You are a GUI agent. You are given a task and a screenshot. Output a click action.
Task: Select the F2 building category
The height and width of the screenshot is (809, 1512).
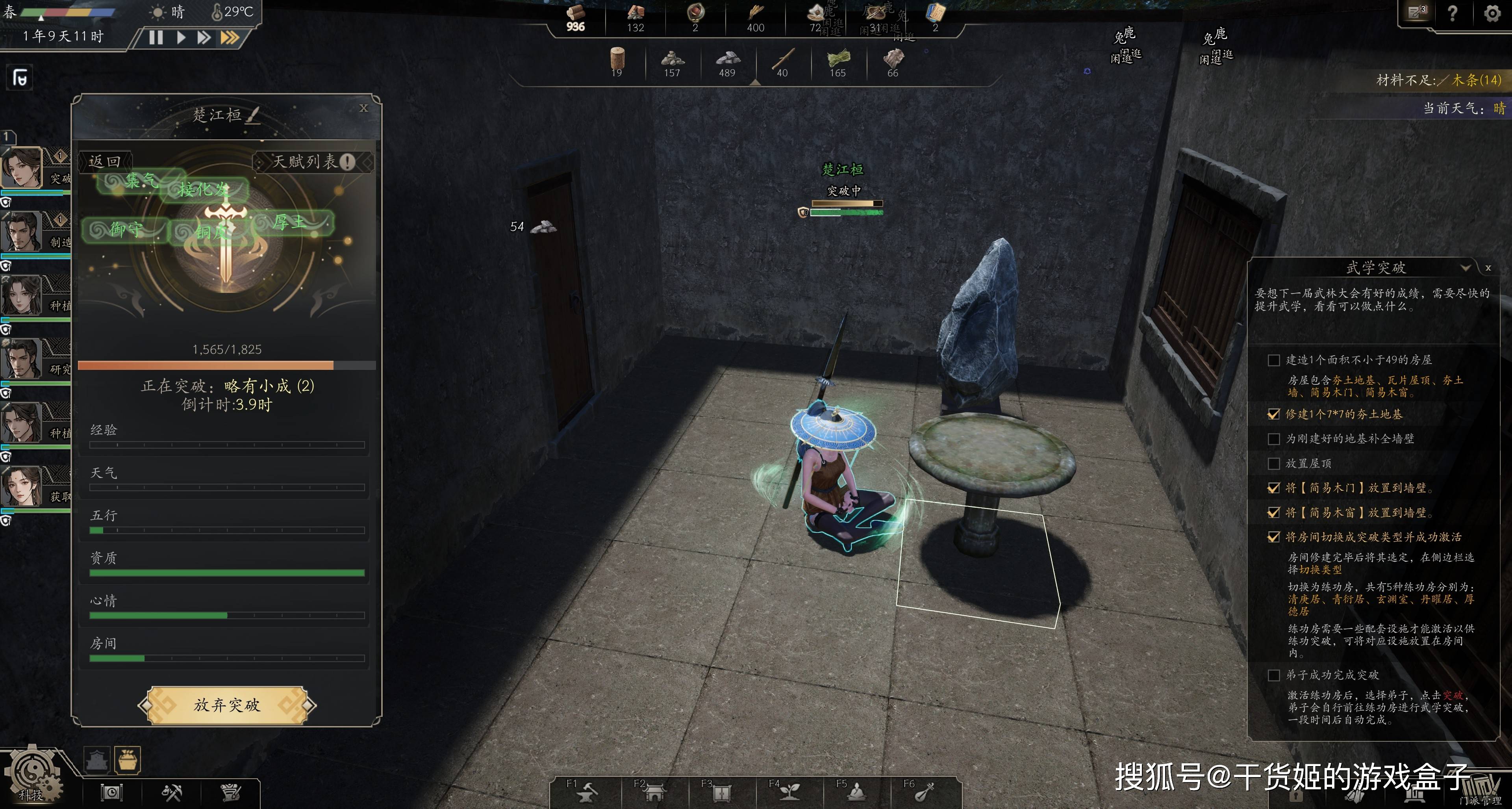pos(654,792)
